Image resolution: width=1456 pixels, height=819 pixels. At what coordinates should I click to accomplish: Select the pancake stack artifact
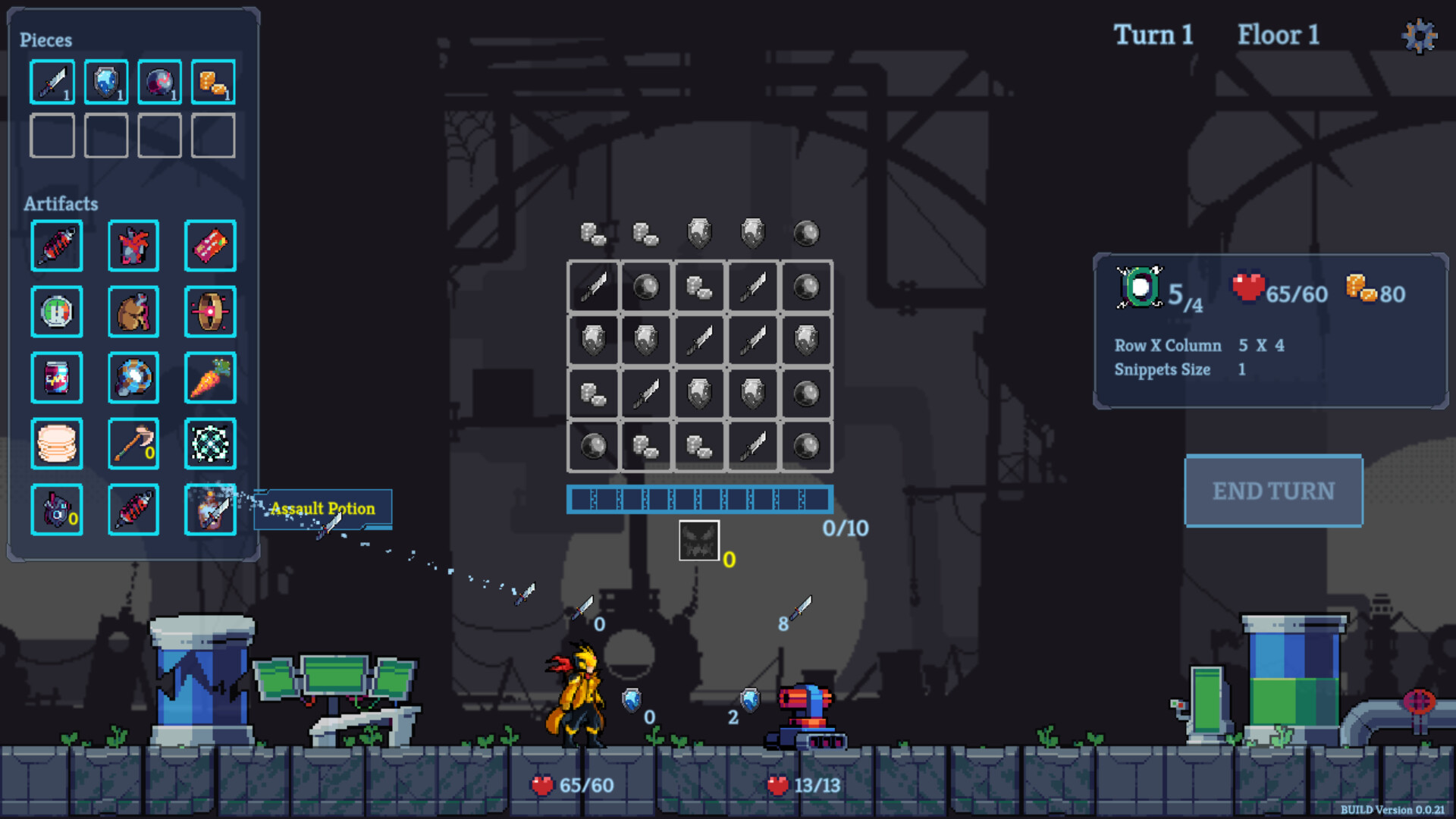(56, 444)
